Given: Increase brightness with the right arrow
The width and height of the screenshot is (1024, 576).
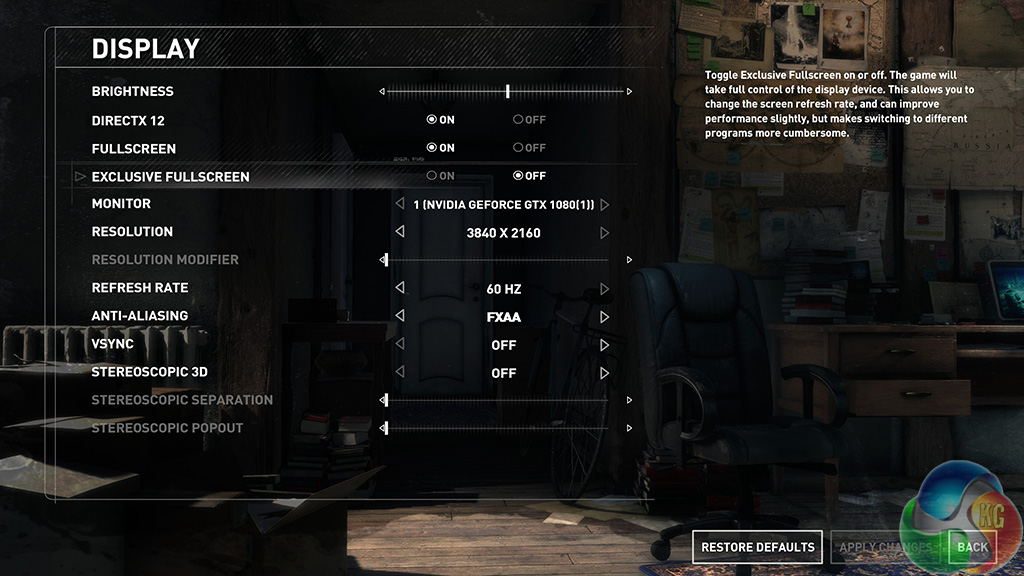Looking at the screenshot, I should [629, 92].
